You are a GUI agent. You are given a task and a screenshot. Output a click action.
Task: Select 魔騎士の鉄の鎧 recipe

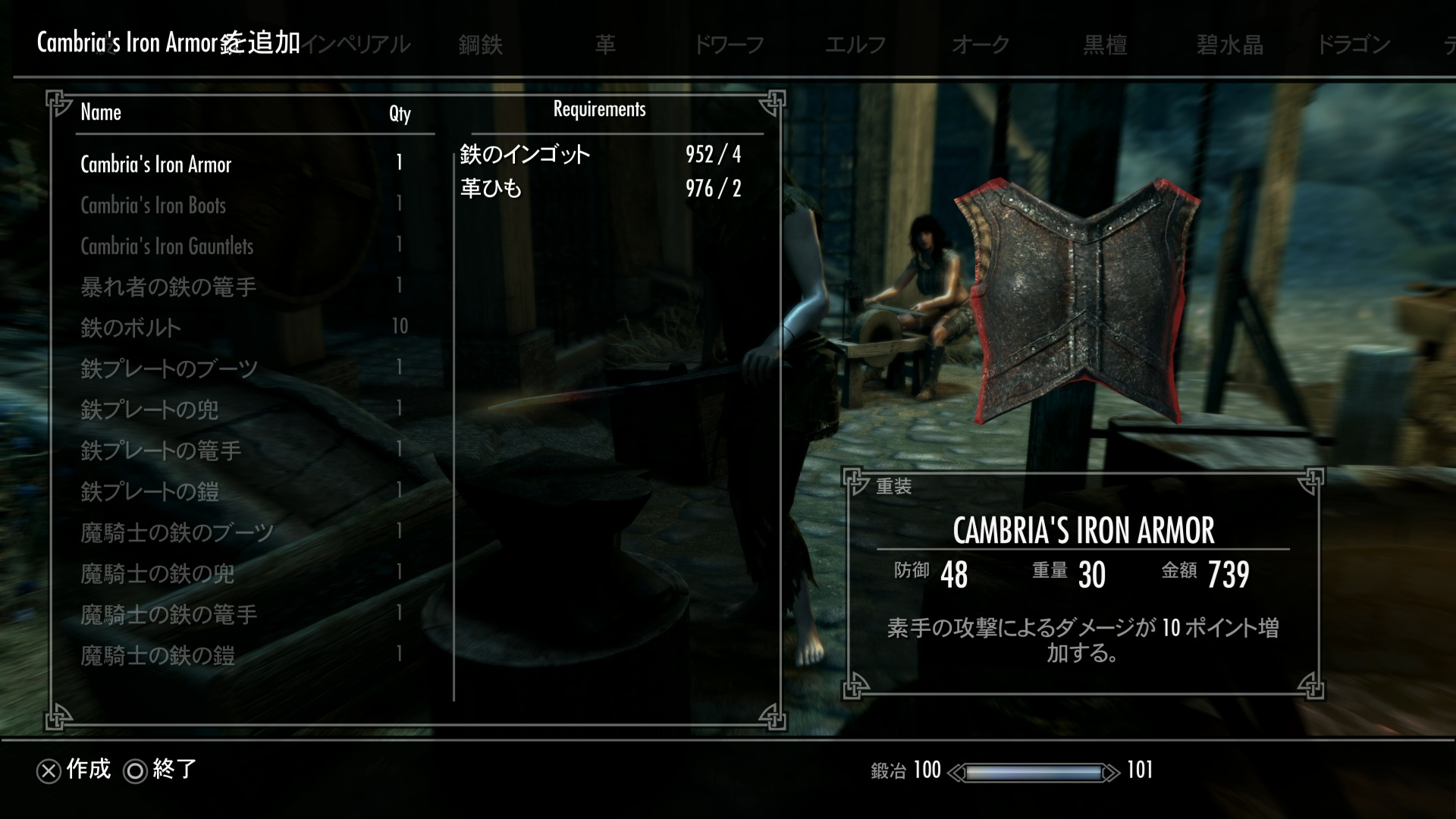[157, 655]
